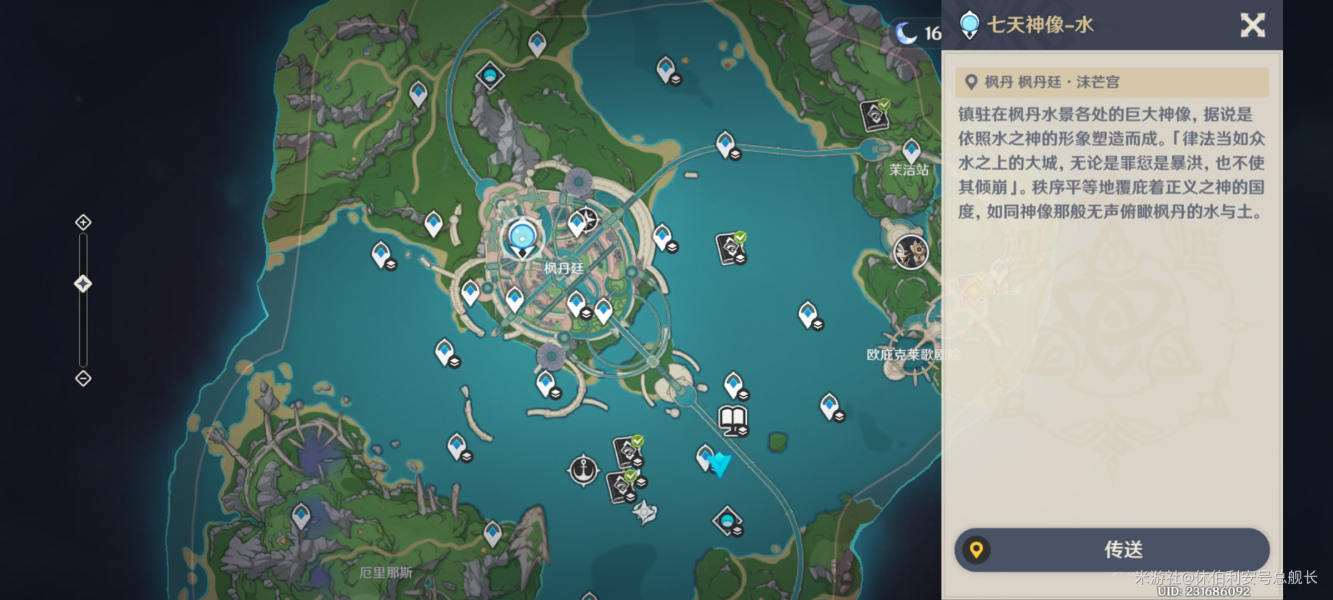Close the Statue of the Seven panel
The image size is (1333, 600).
(x=1252, y=25)
